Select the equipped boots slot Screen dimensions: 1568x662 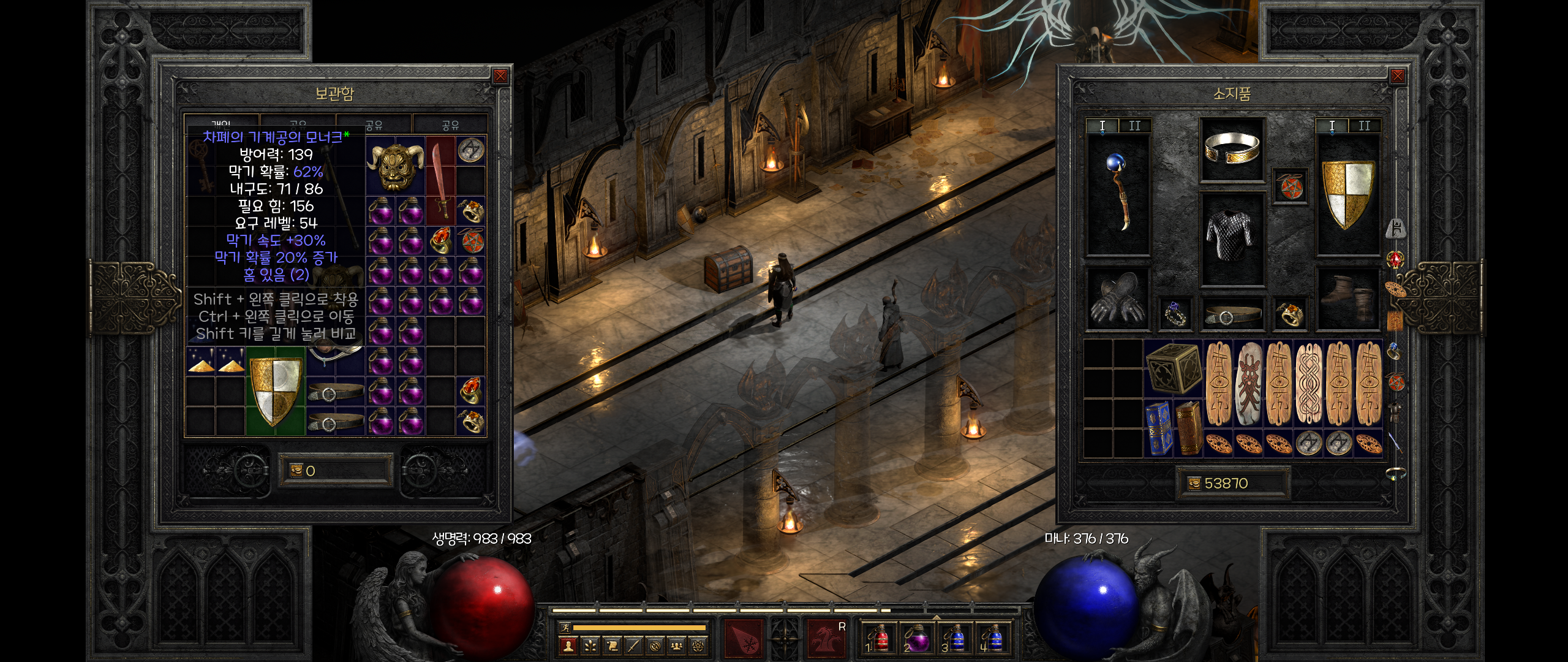[x=1347, y=299]
